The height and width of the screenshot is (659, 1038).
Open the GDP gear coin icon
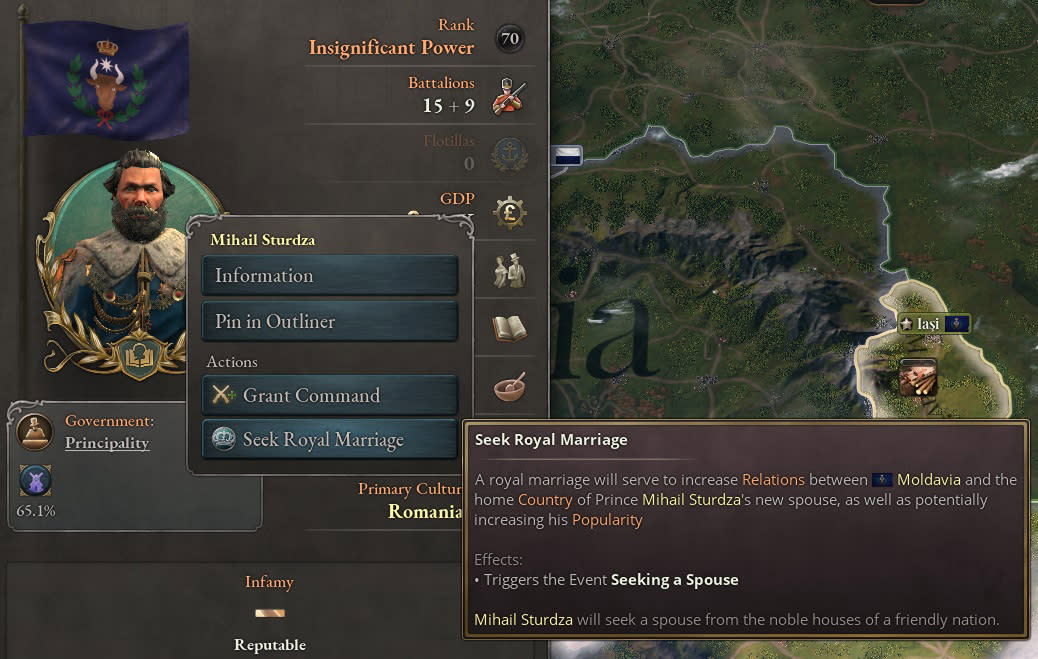click(x=510, y=211)
